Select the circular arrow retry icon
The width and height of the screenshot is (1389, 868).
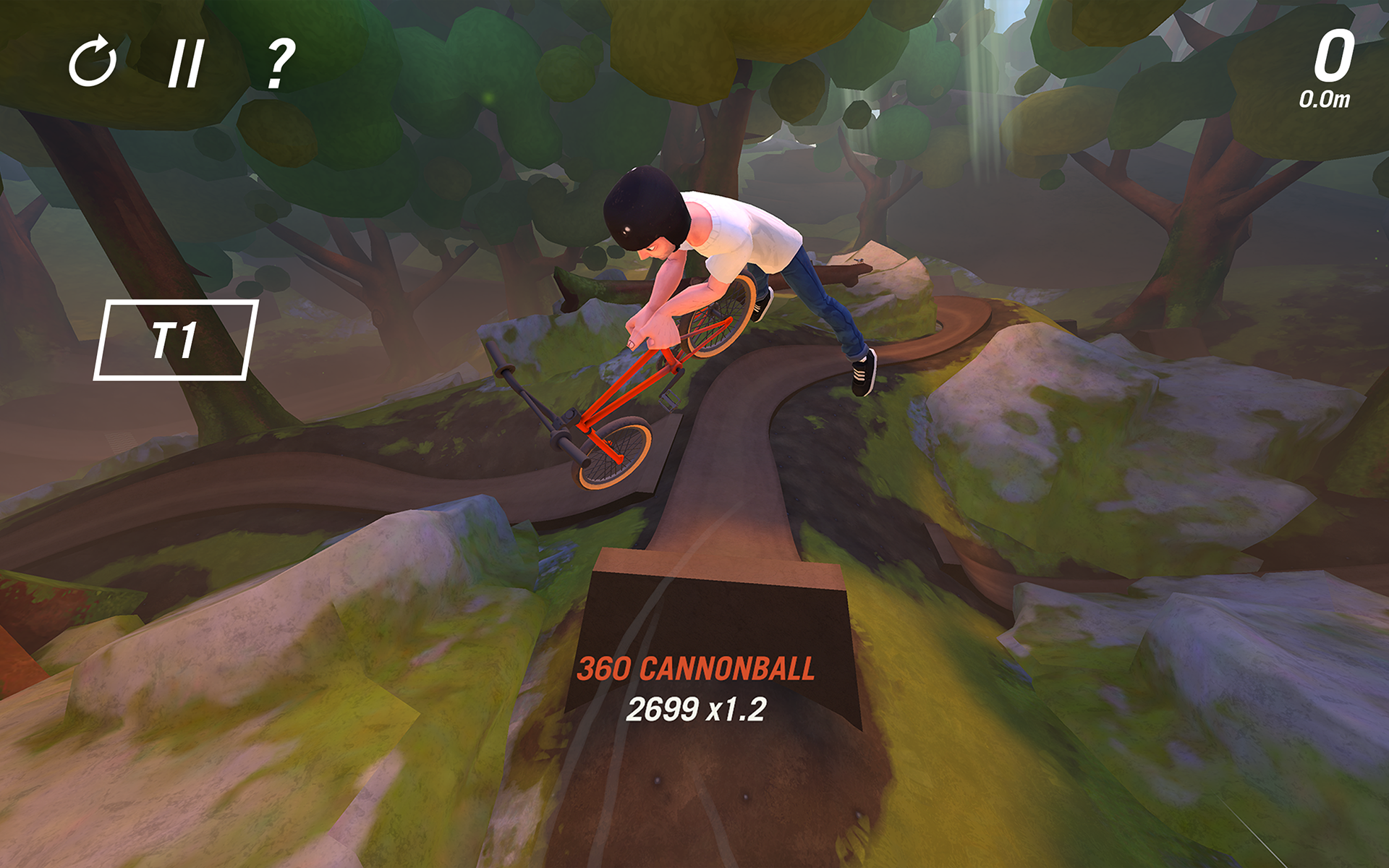coord(94,64)
